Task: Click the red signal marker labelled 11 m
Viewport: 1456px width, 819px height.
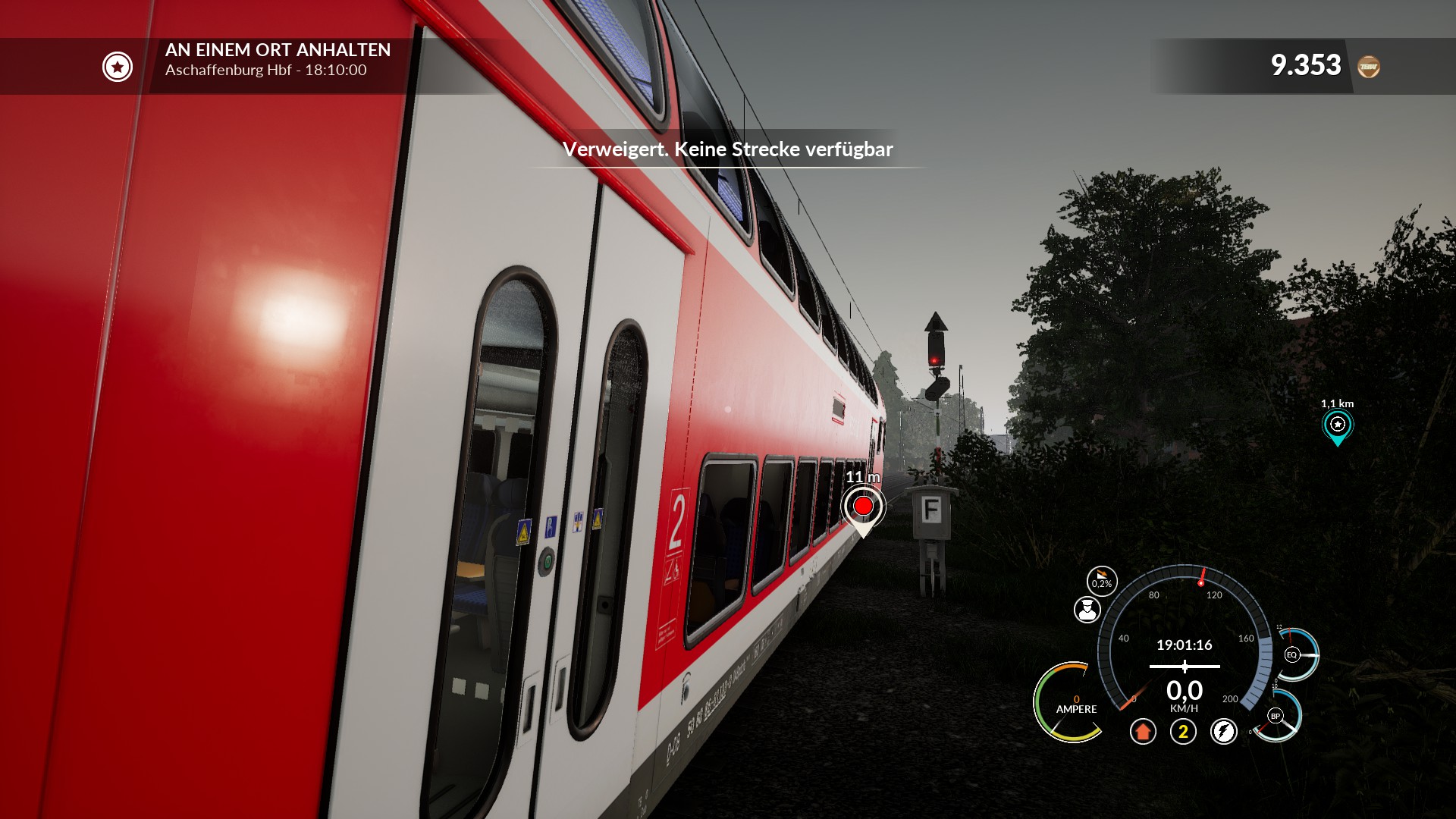Action: pyautogui.click(x=863, y=506)
